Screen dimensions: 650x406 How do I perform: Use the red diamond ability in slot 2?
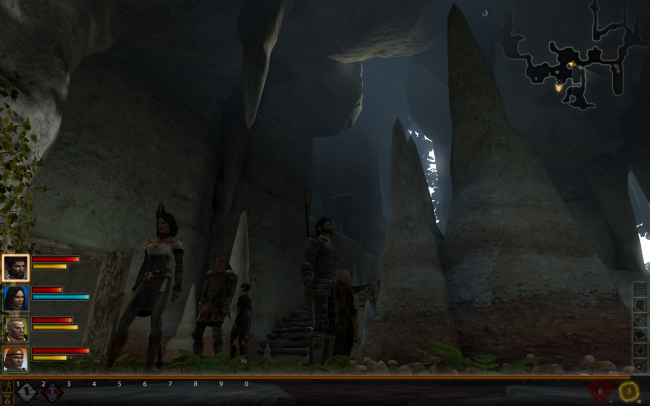click(x=51, y=393)
